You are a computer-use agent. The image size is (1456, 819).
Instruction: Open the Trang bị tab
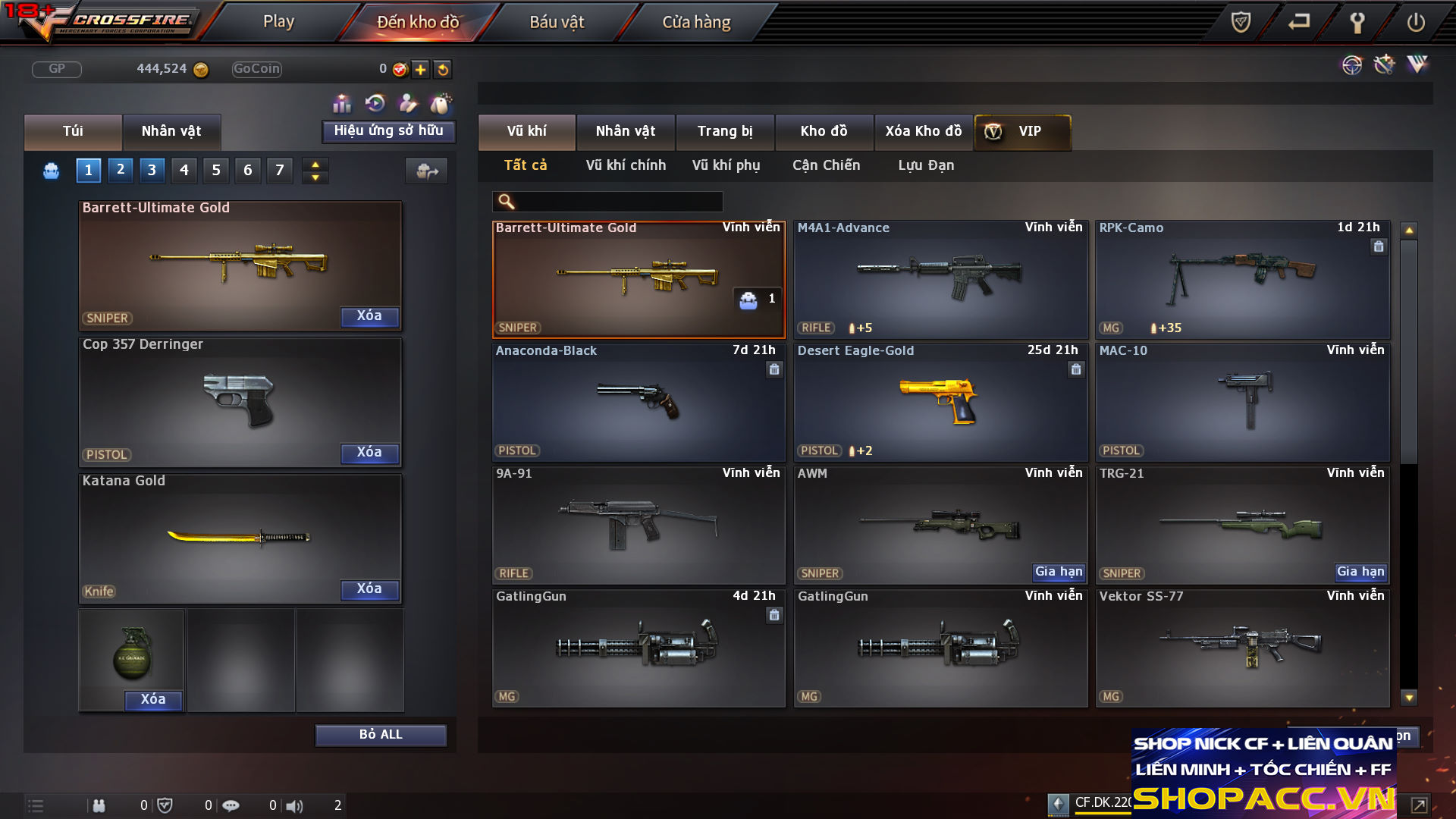725,131
